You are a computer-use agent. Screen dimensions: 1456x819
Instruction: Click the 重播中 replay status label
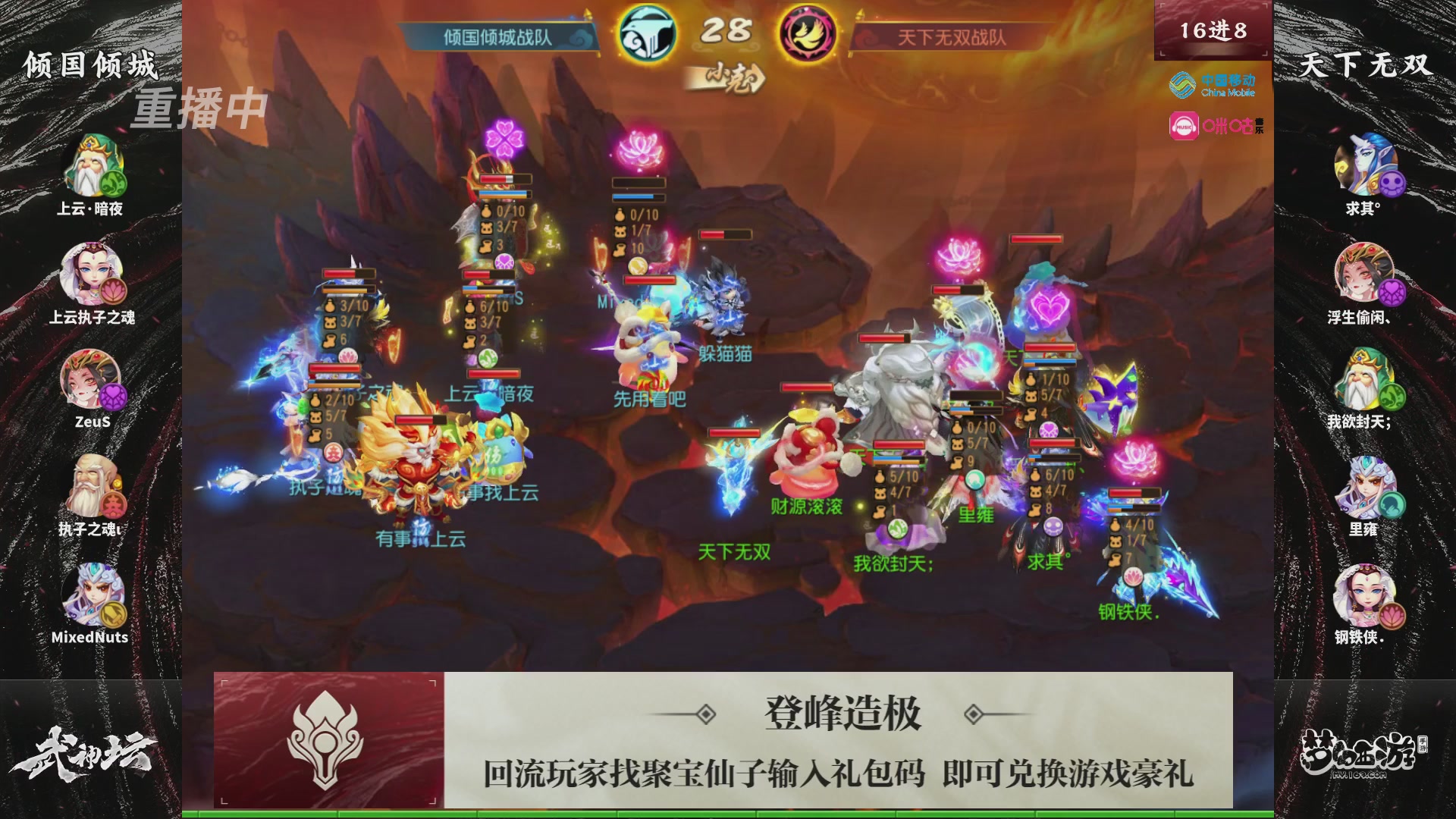[201, 109]
